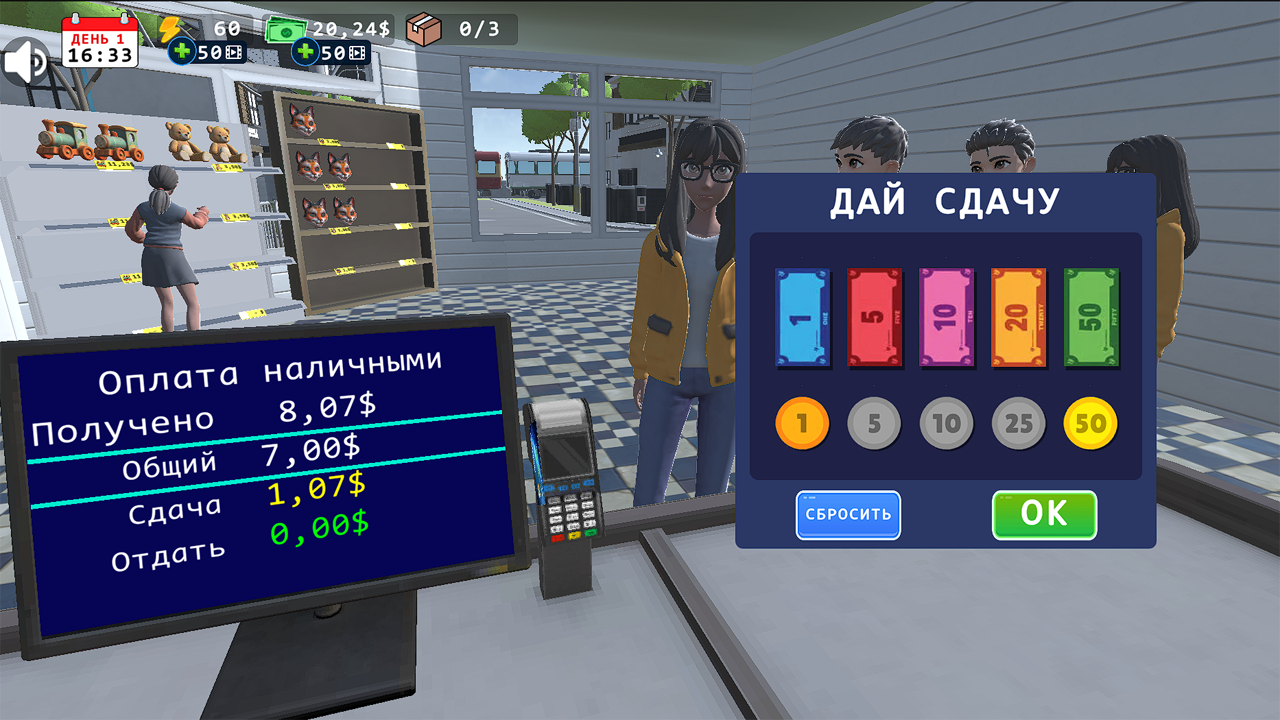This screenshot has height=720, width=1280.
Task: Pick the gold 1 cent coin
Action: (x=802, y=422)
